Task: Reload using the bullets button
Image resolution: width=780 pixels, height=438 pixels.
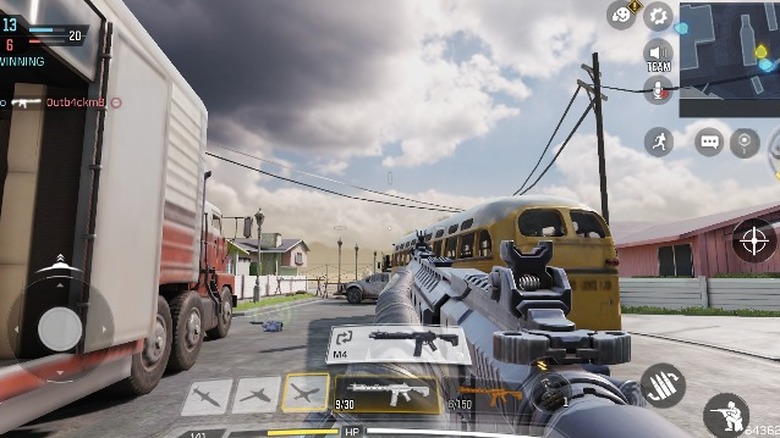Action: (662, 385)
